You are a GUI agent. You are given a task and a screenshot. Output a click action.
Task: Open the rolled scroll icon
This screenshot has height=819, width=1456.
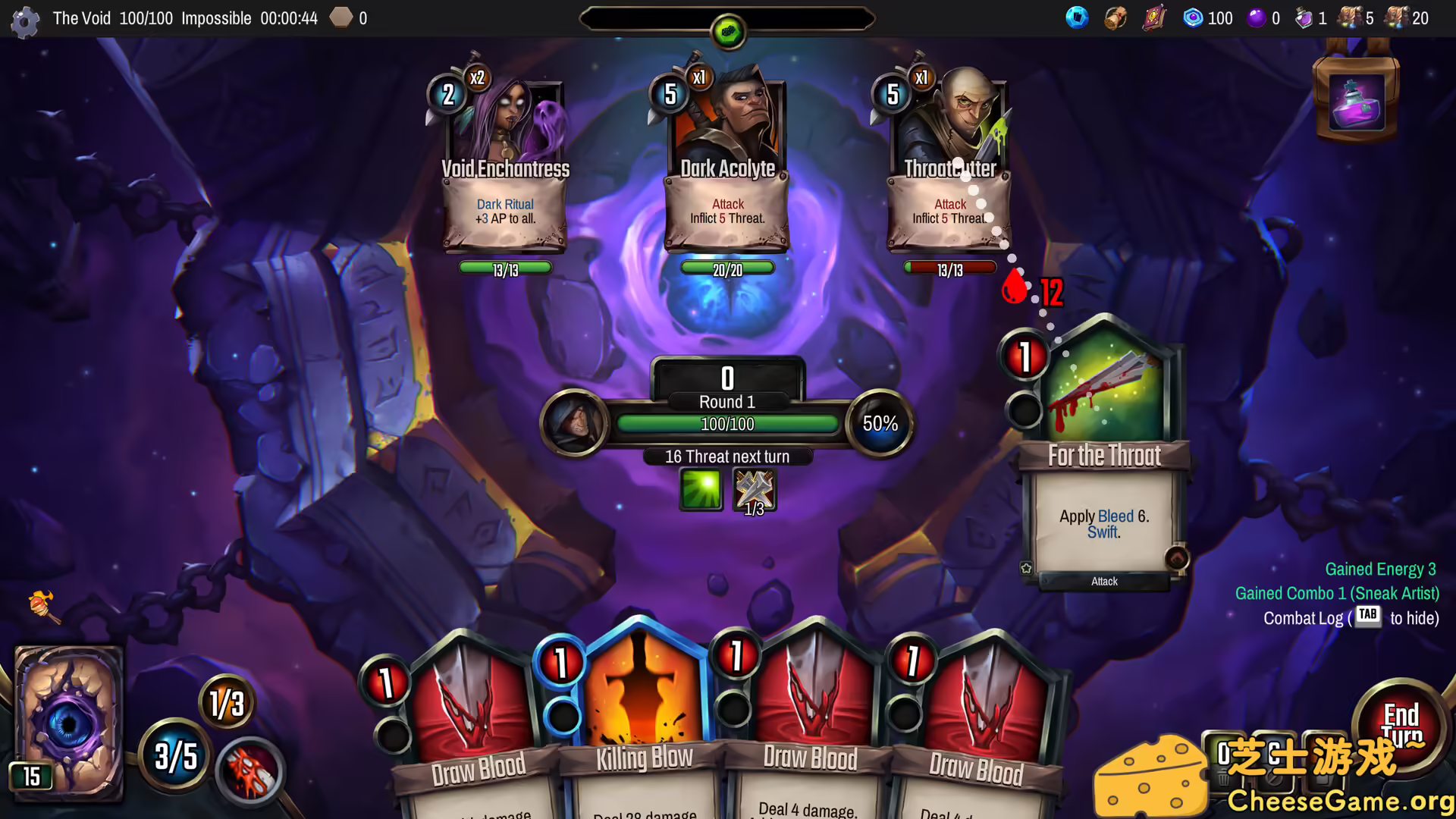1115,17
